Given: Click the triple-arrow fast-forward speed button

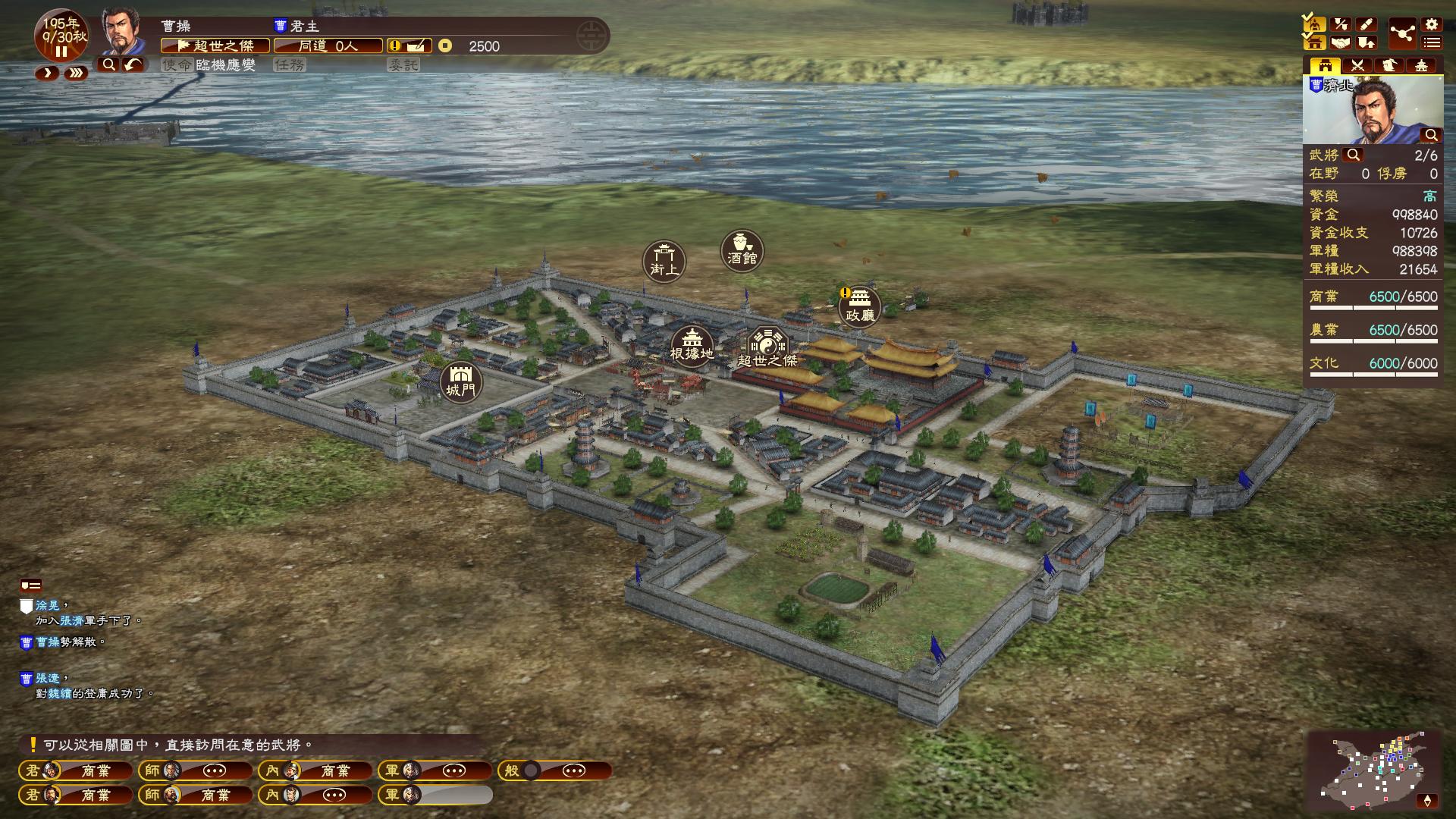Looking at the screenshot, I should [75, 74].
